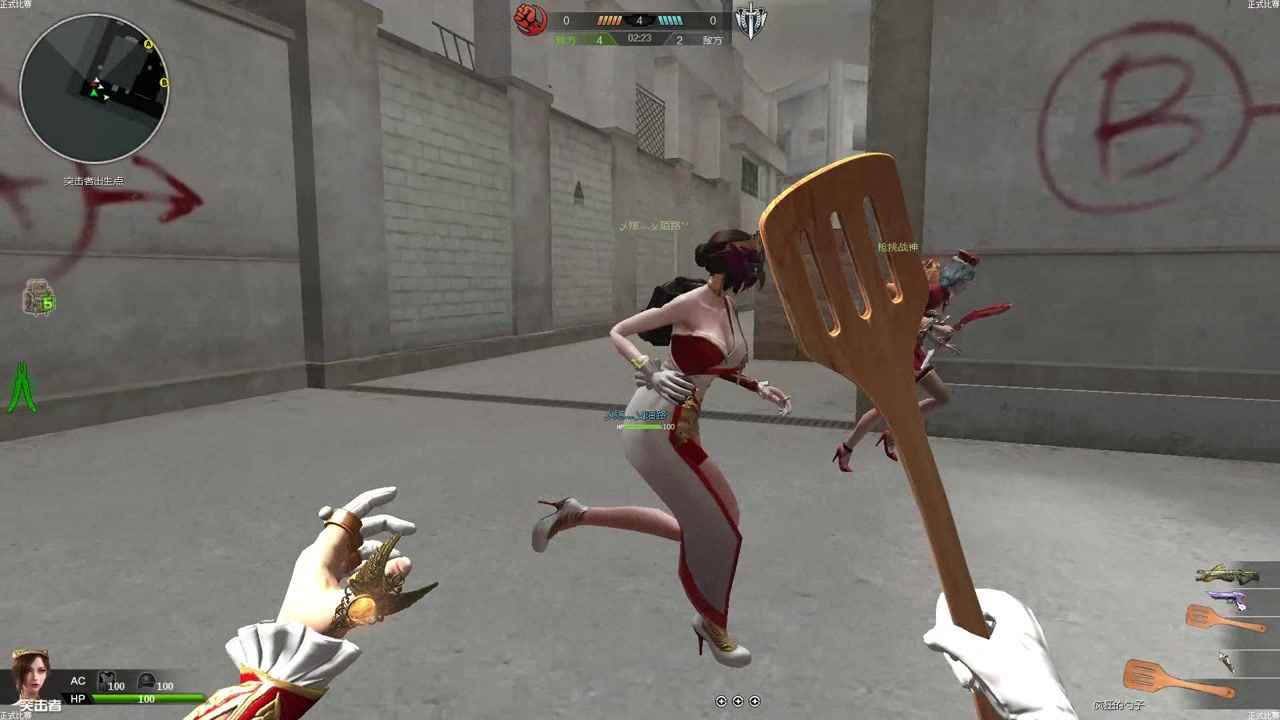Click the winged shield team emblem
This screenshot has height=720, width=1280.
(750, 21)
